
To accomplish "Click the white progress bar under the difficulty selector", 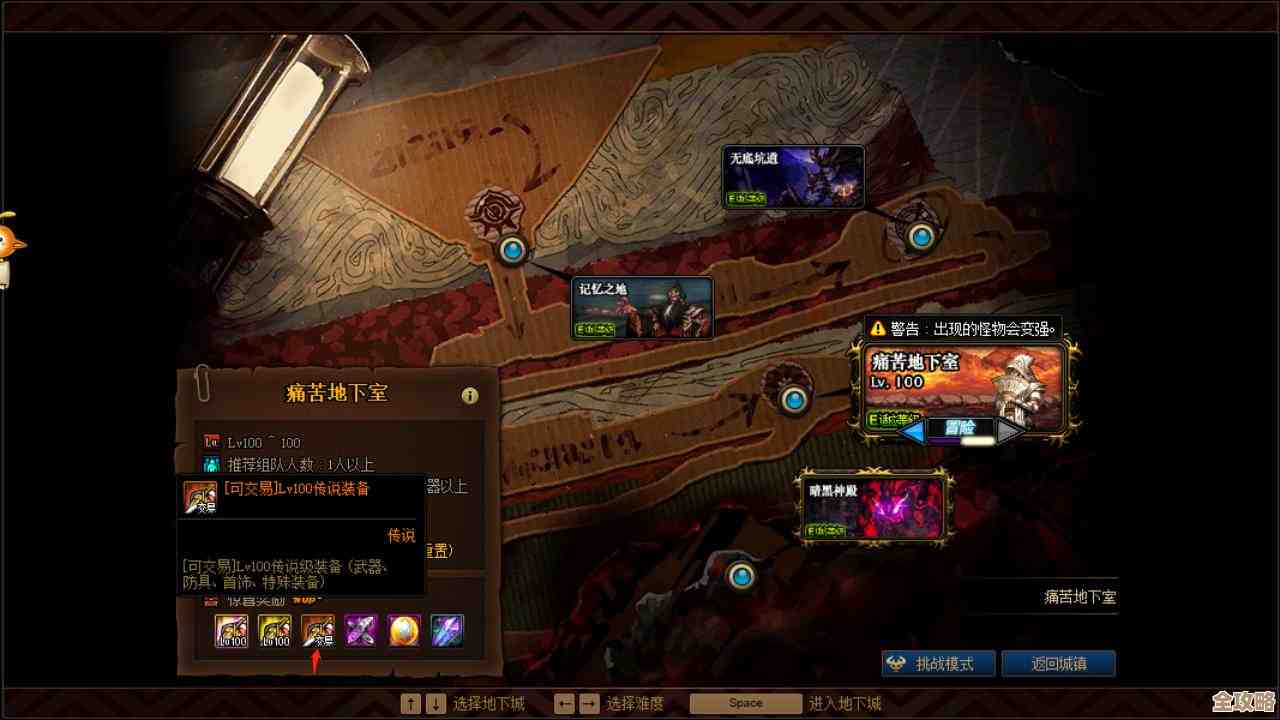I will pos(976,441).
